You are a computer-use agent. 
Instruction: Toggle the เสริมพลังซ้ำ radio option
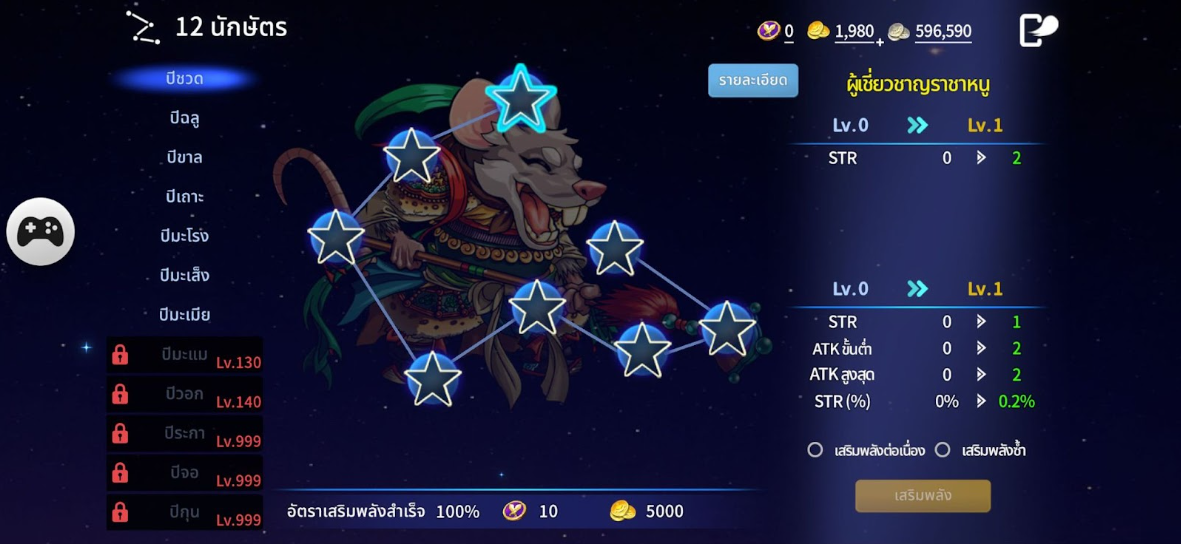[942, 450]
